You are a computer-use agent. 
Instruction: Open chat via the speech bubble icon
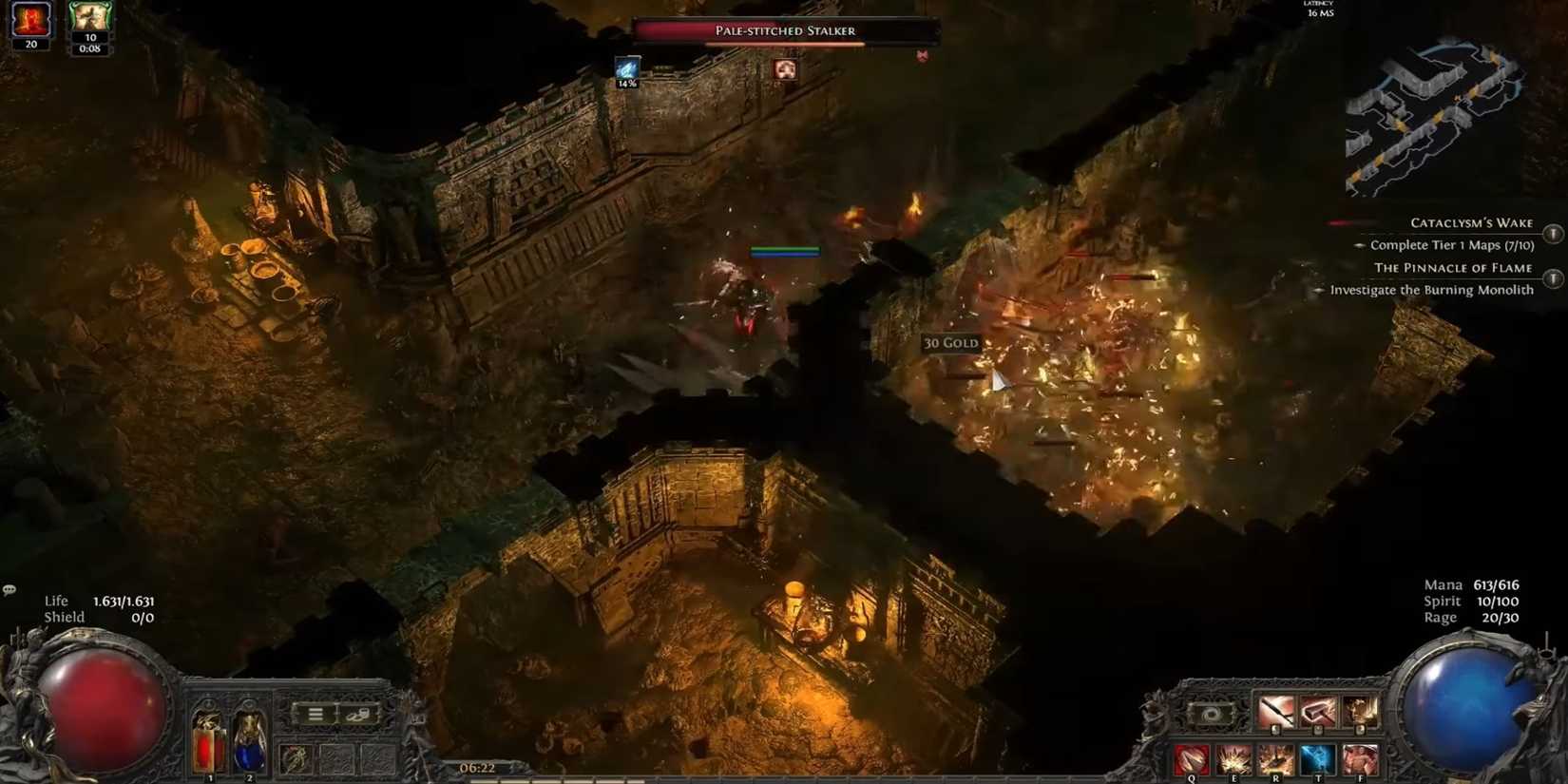point(10,589)
